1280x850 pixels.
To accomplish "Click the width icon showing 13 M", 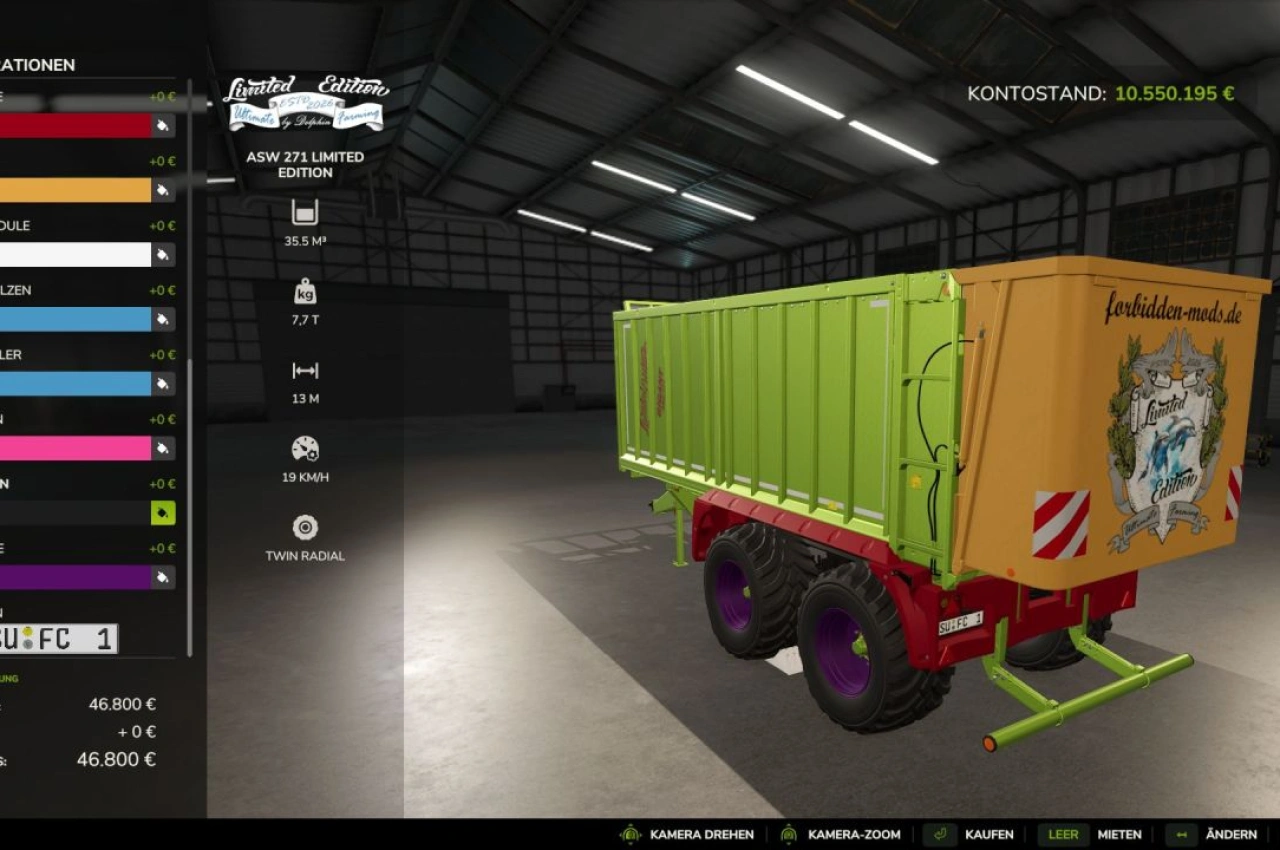I will (x=303, y=370).
